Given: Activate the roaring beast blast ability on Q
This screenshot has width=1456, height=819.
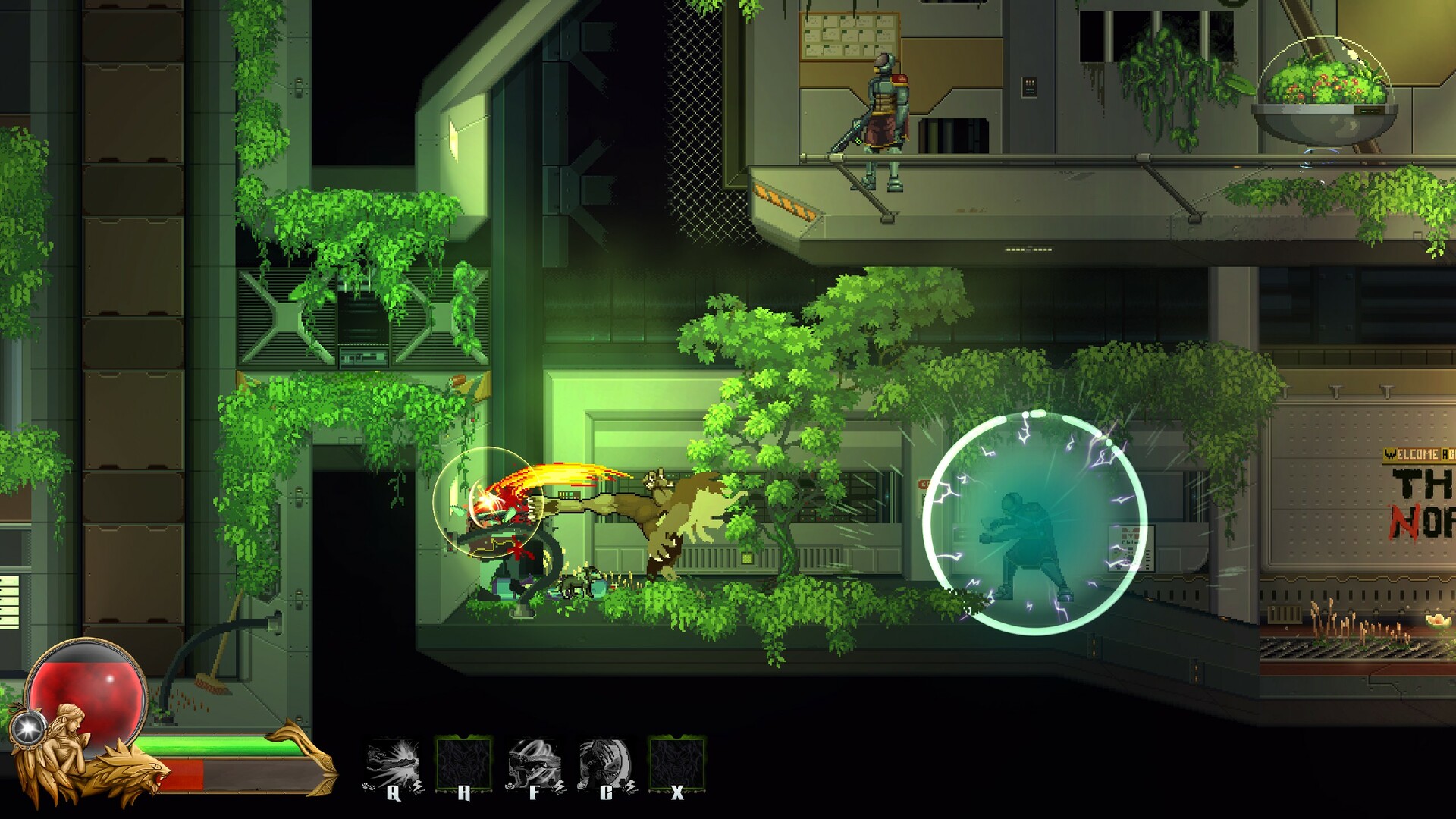Looking at the screenshot, I should tap(393, 764).
